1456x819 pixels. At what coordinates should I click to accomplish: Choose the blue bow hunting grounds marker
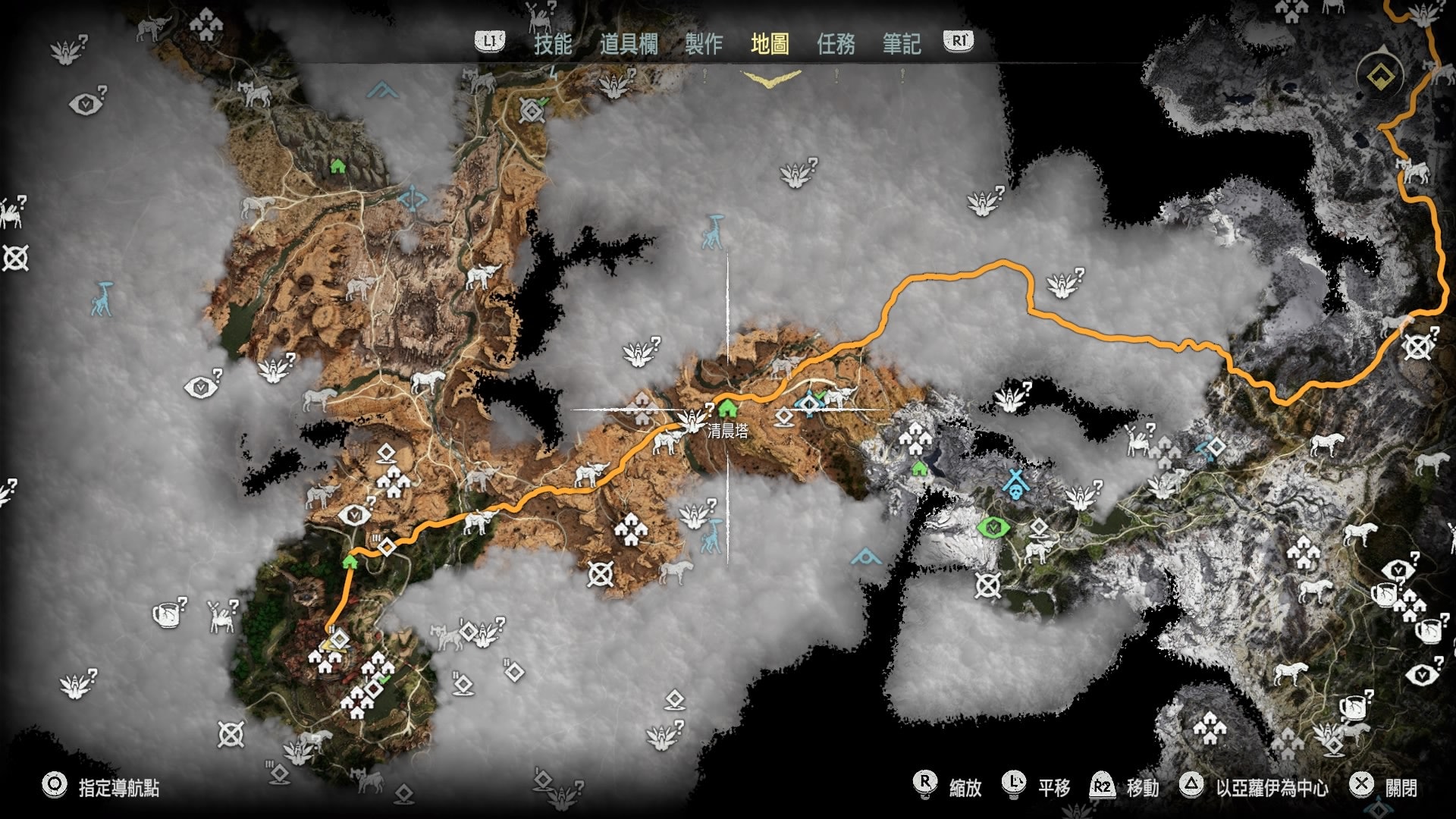[x=413, y=199]
